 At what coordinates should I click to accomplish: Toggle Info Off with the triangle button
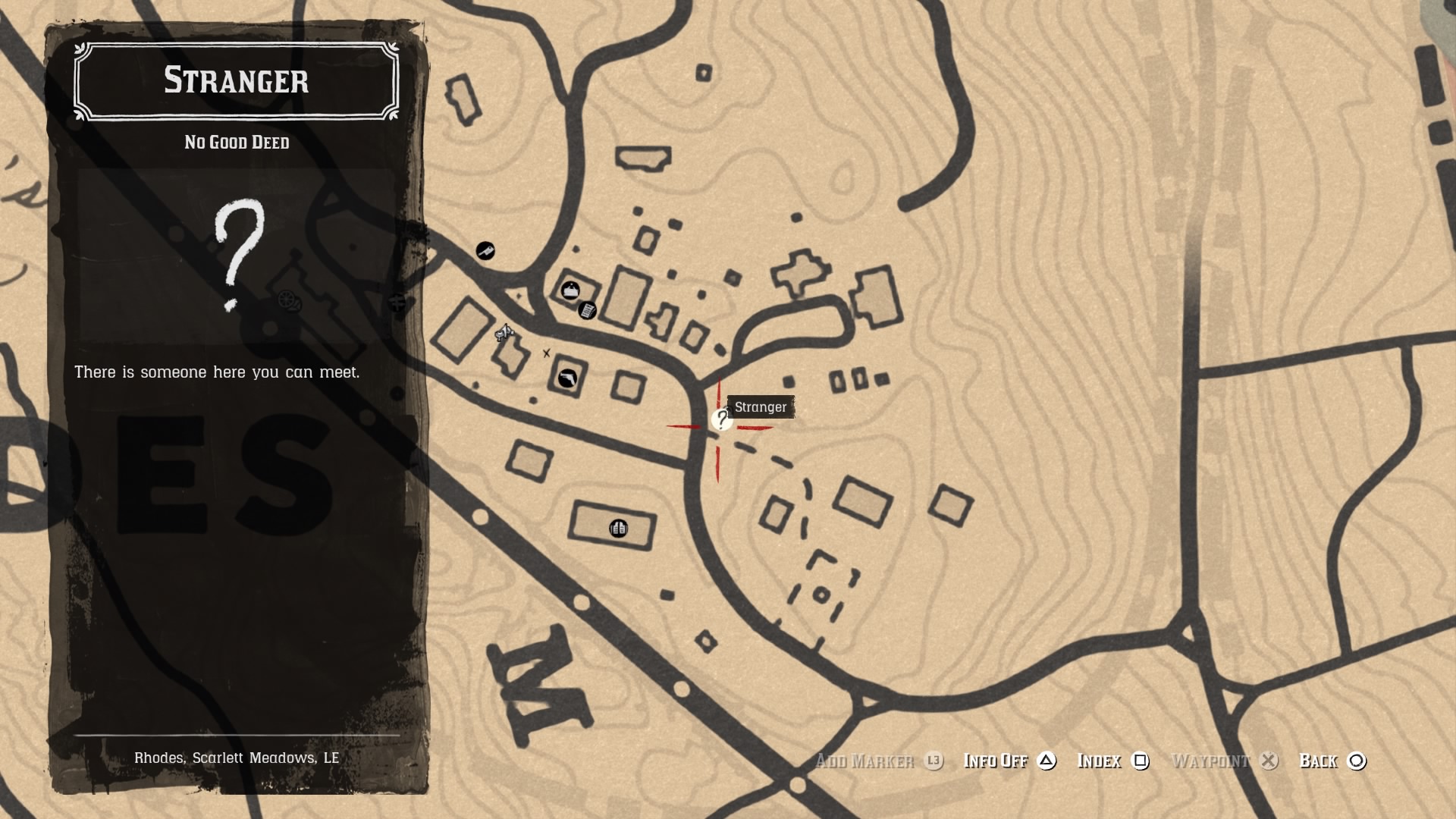[1048, 761]
